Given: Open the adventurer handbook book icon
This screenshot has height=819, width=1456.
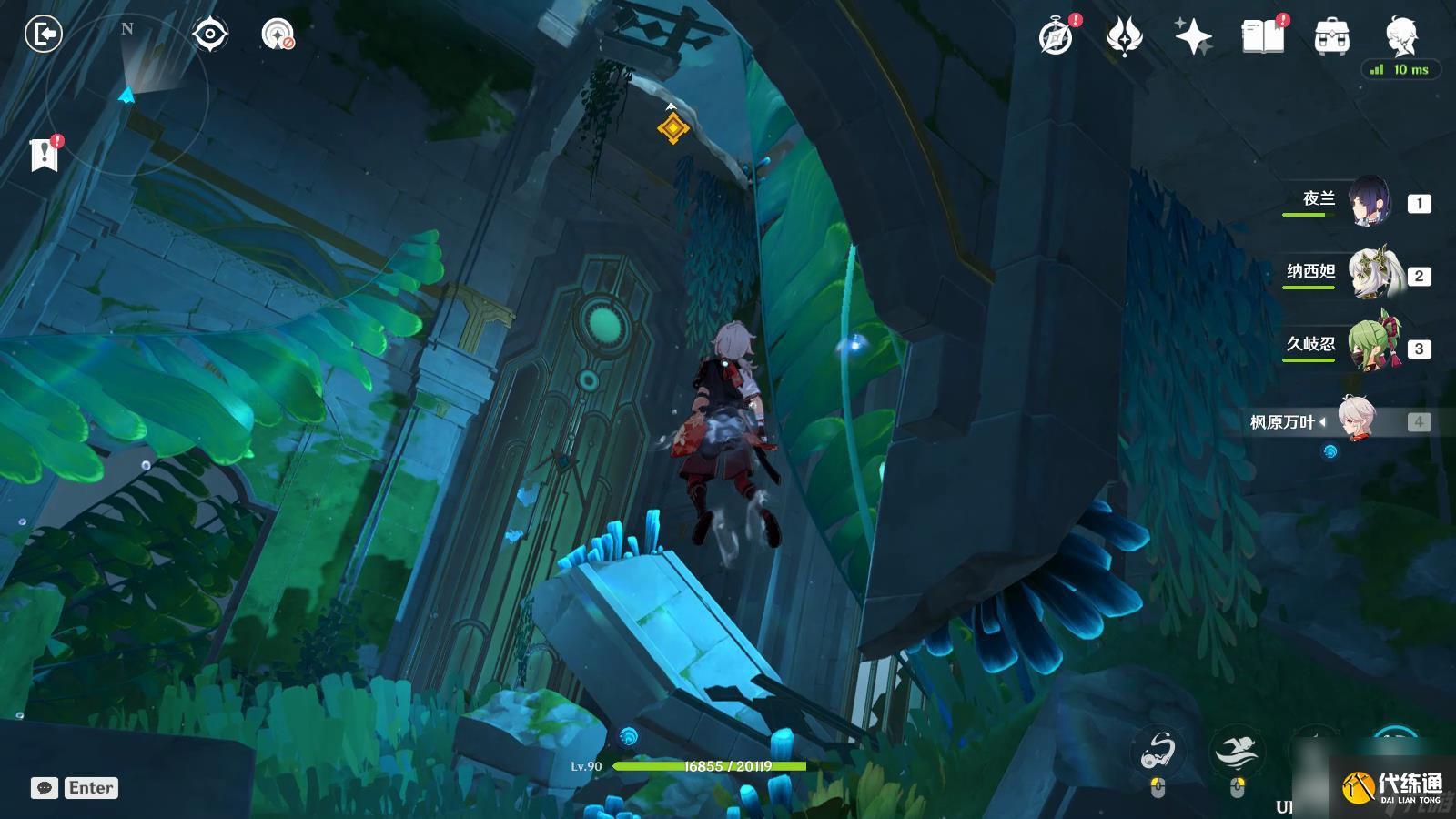Looking at the screenshot, I should 1263,37.
